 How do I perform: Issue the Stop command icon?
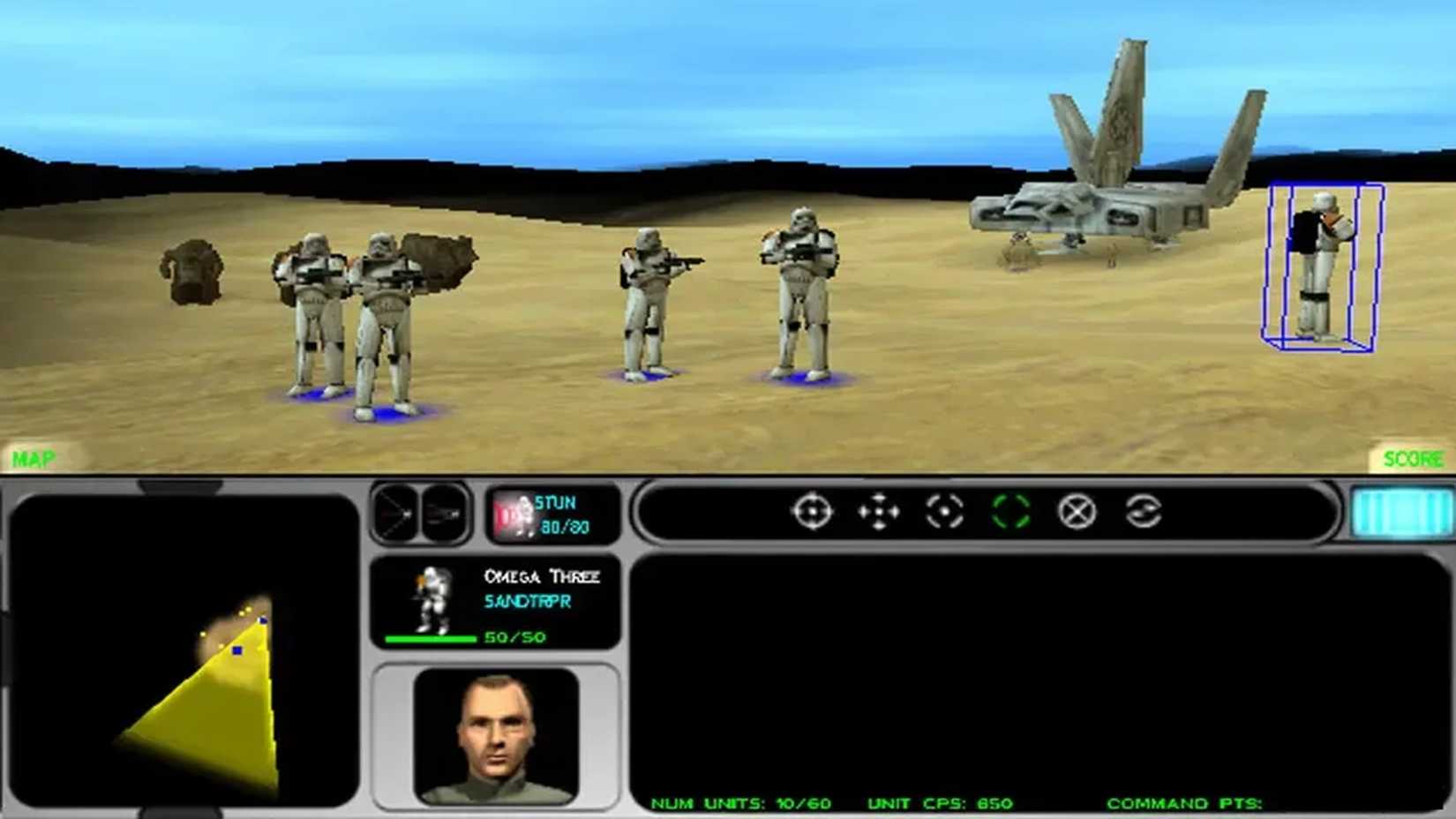tap(1077, 512)
